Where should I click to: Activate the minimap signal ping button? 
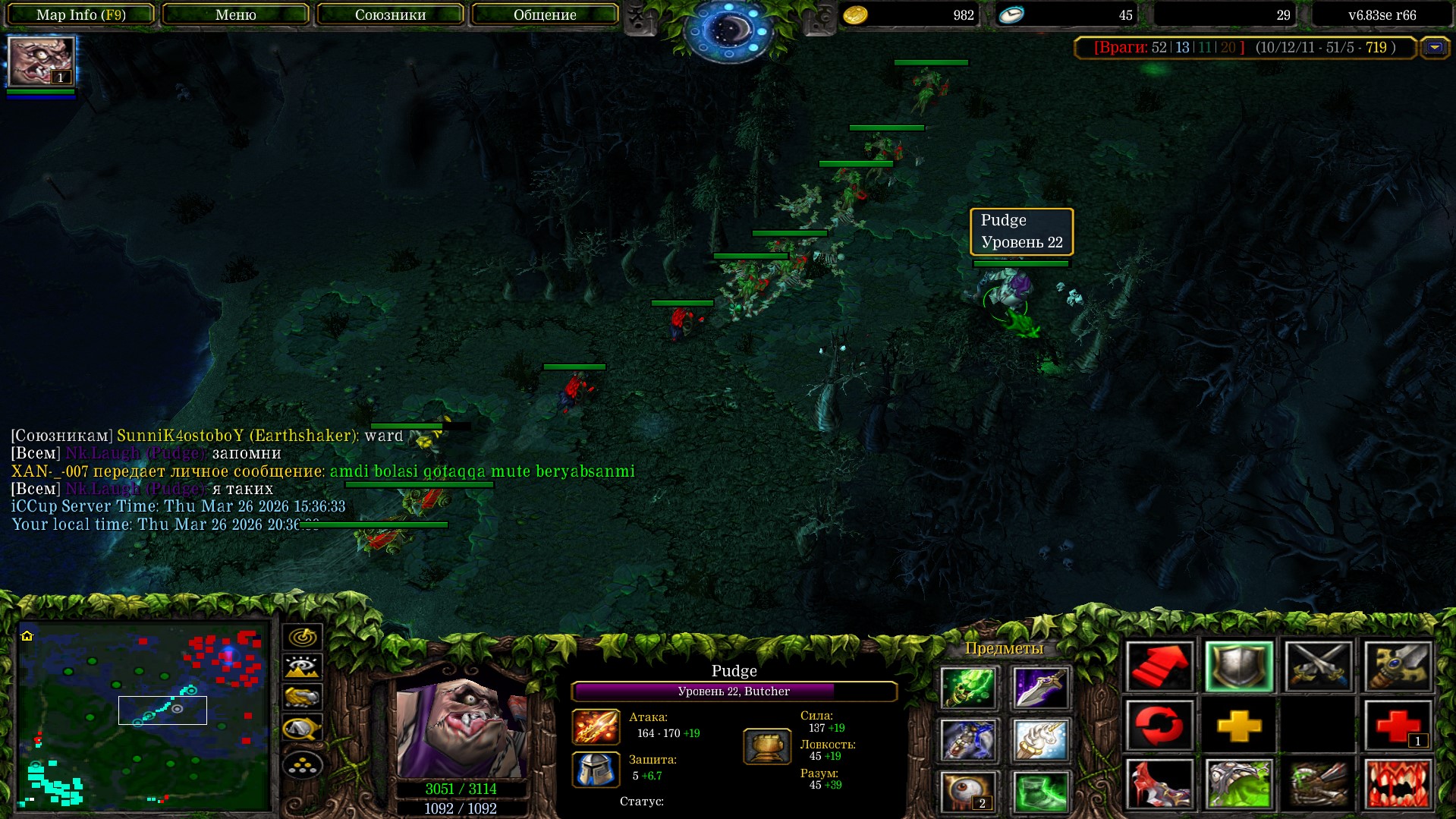302,636
